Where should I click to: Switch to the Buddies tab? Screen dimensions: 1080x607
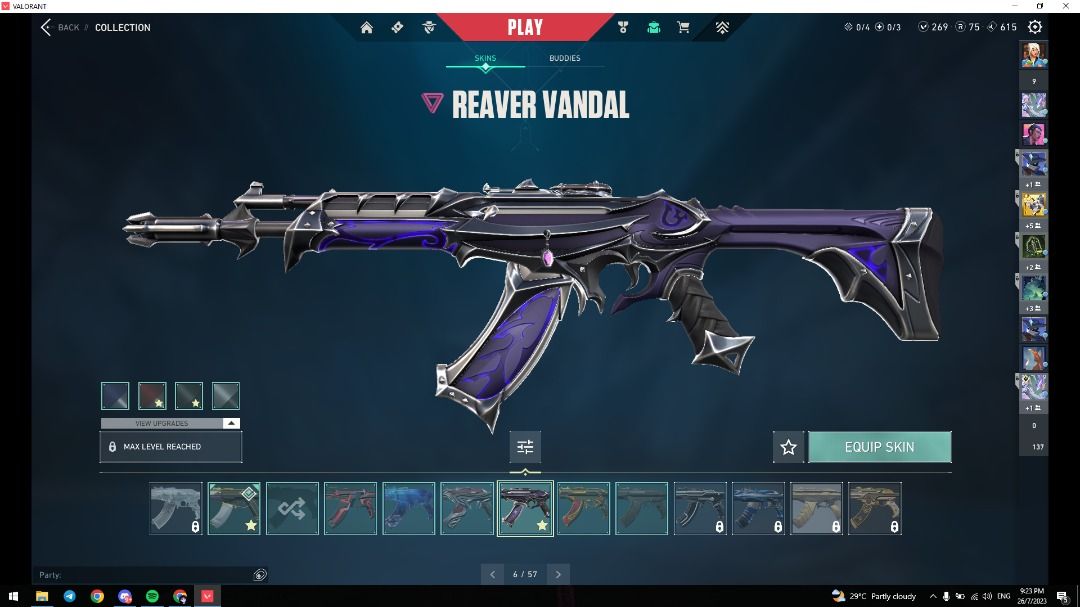tap(564, 58)
